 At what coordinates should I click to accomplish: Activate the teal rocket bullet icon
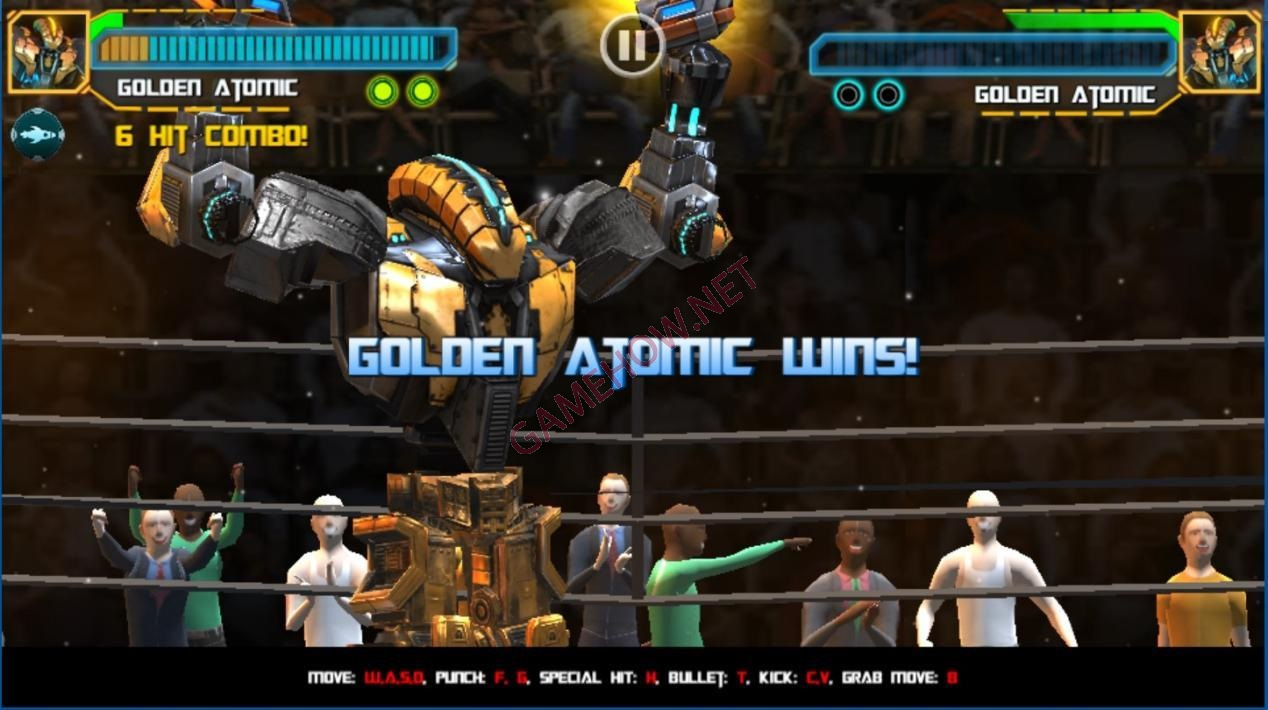[x=38, y=134]
